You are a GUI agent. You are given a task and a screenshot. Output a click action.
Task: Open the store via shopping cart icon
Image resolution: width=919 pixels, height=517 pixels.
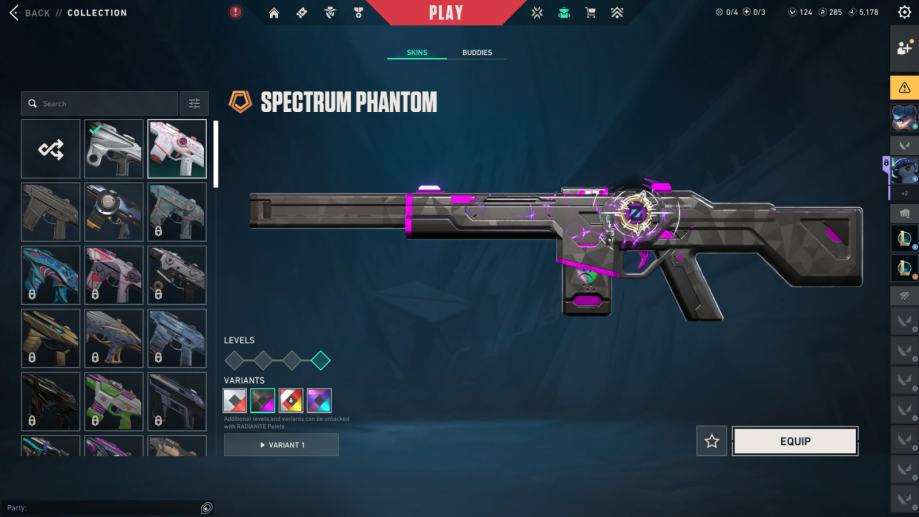click(x=590, y=13)
